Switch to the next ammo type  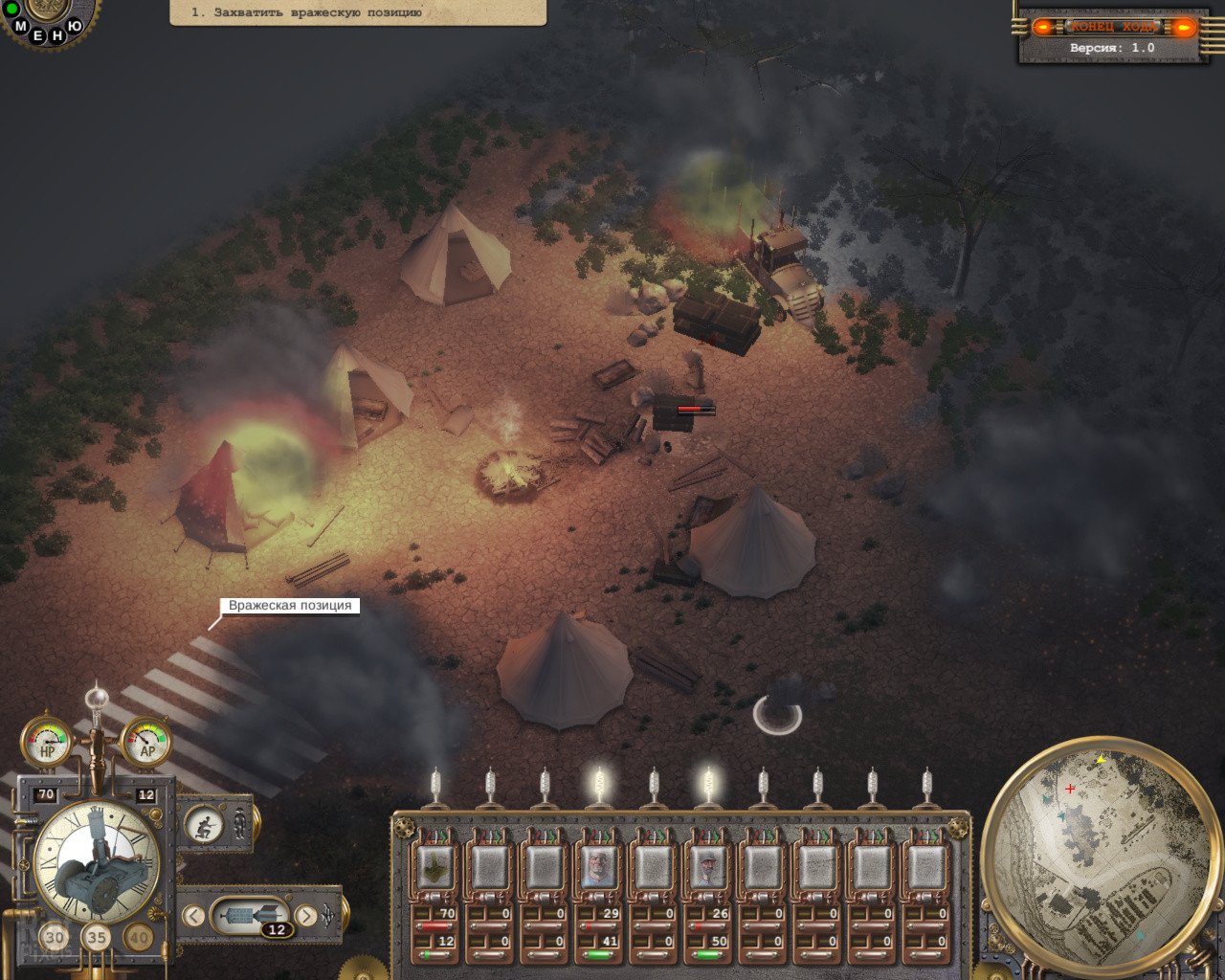click(x=306, y=916)
